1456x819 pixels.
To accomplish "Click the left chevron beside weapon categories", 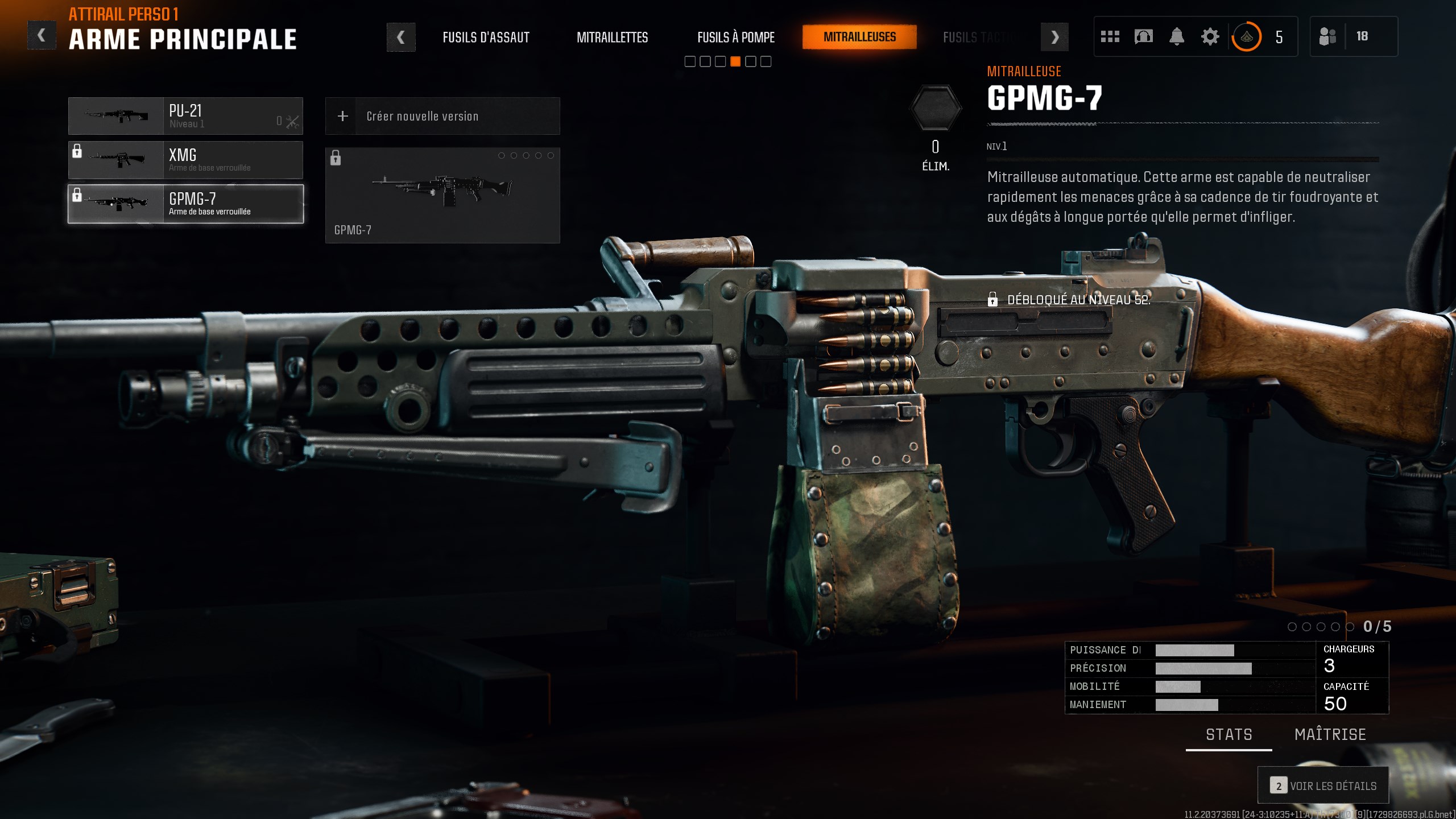I will point(402,36).
